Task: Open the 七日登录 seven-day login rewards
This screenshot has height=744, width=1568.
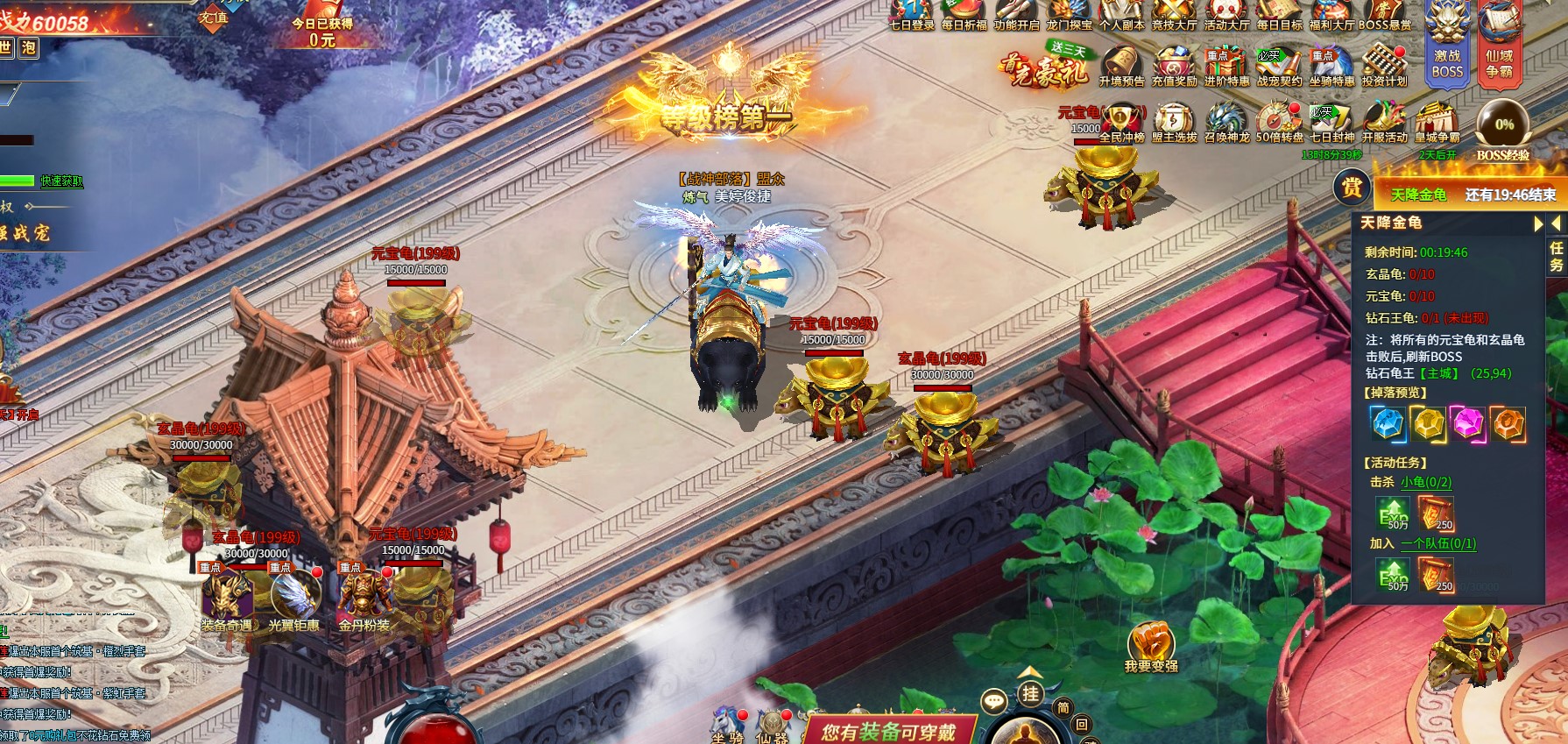Action: click(912, 13)
